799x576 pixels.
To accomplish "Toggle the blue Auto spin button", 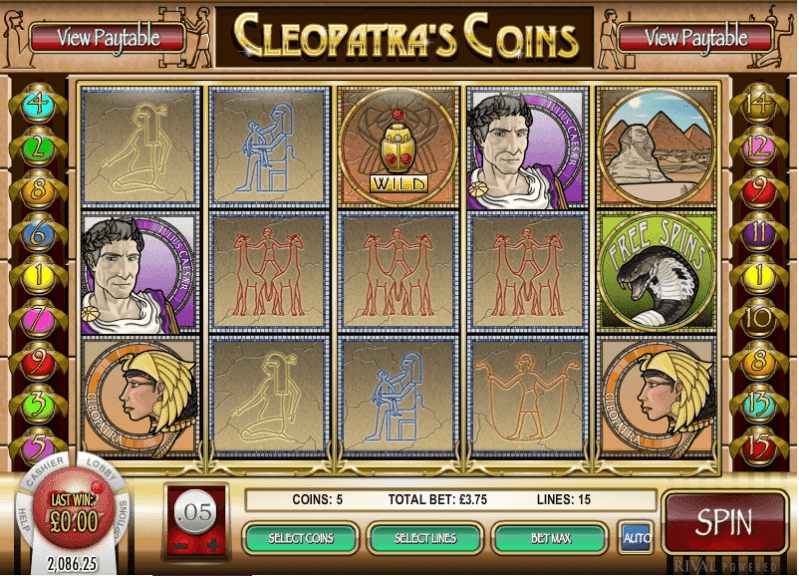I will [x=633, y=537].
